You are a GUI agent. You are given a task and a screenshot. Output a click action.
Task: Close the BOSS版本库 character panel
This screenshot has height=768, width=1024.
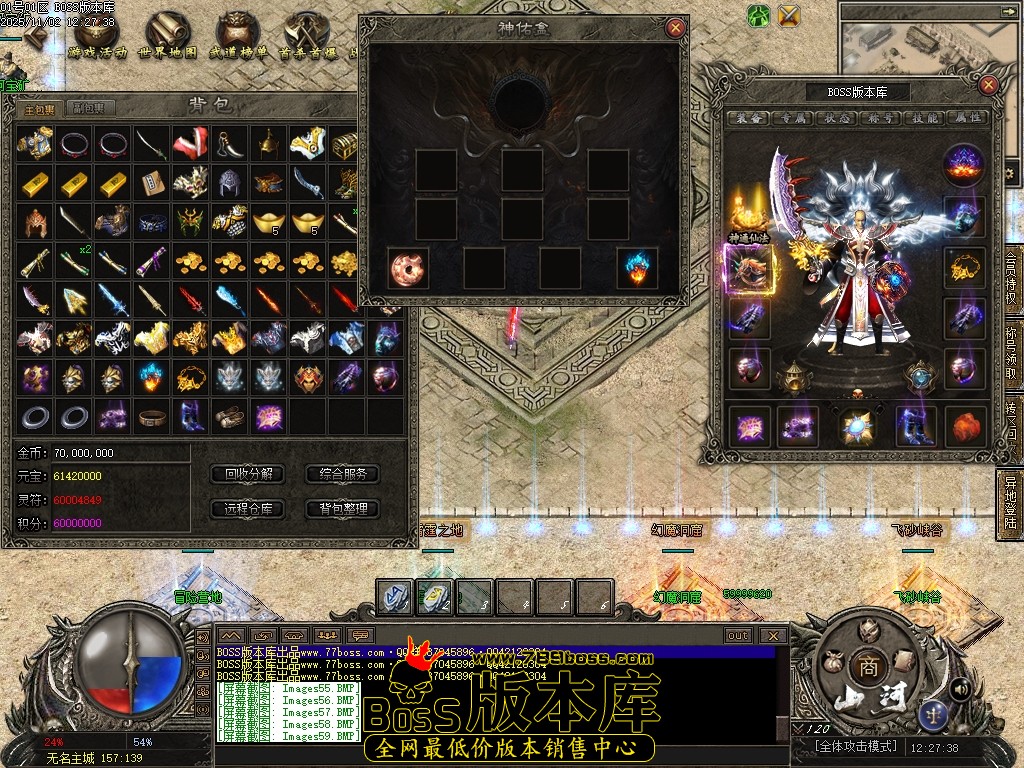(x=988, y=85)
